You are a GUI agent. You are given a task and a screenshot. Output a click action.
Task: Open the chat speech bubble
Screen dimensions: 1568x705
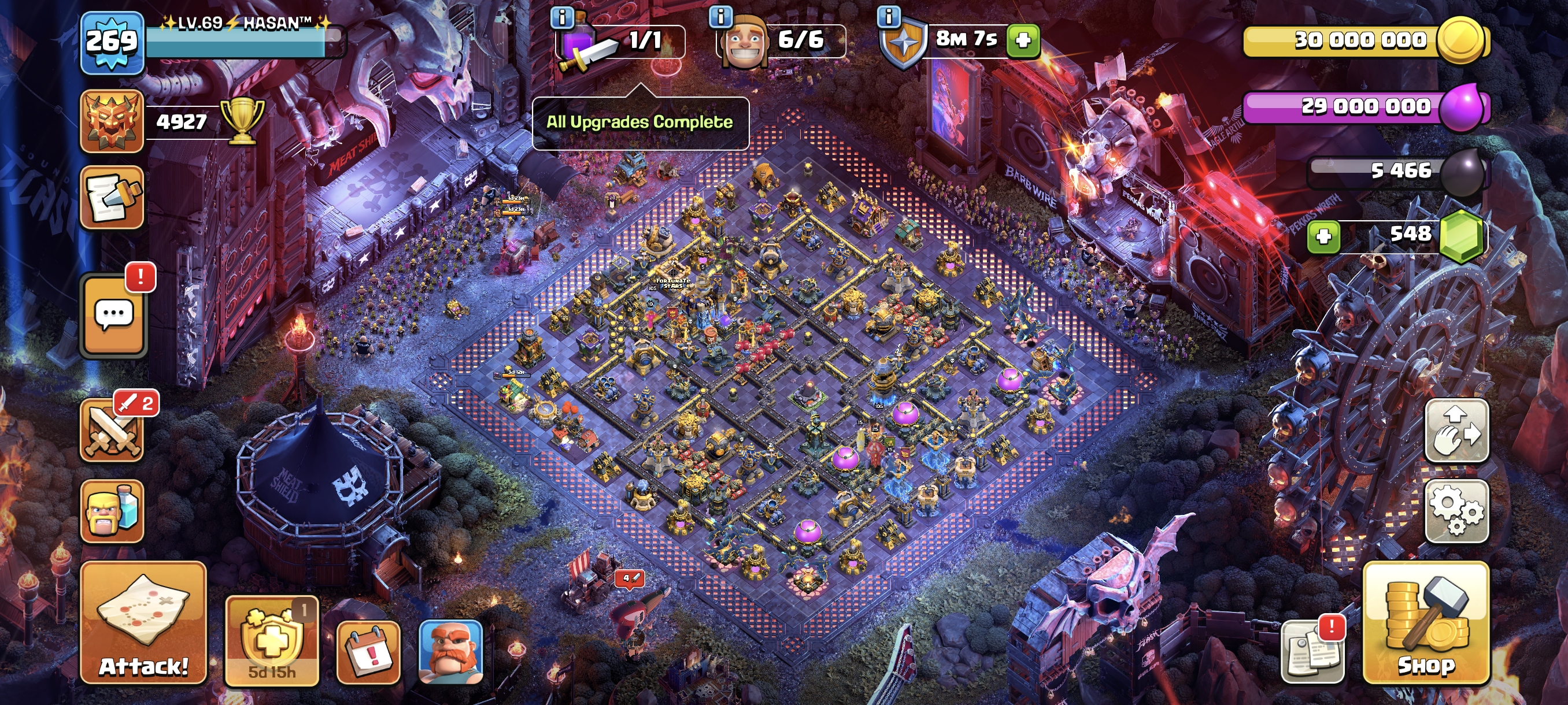114,316
